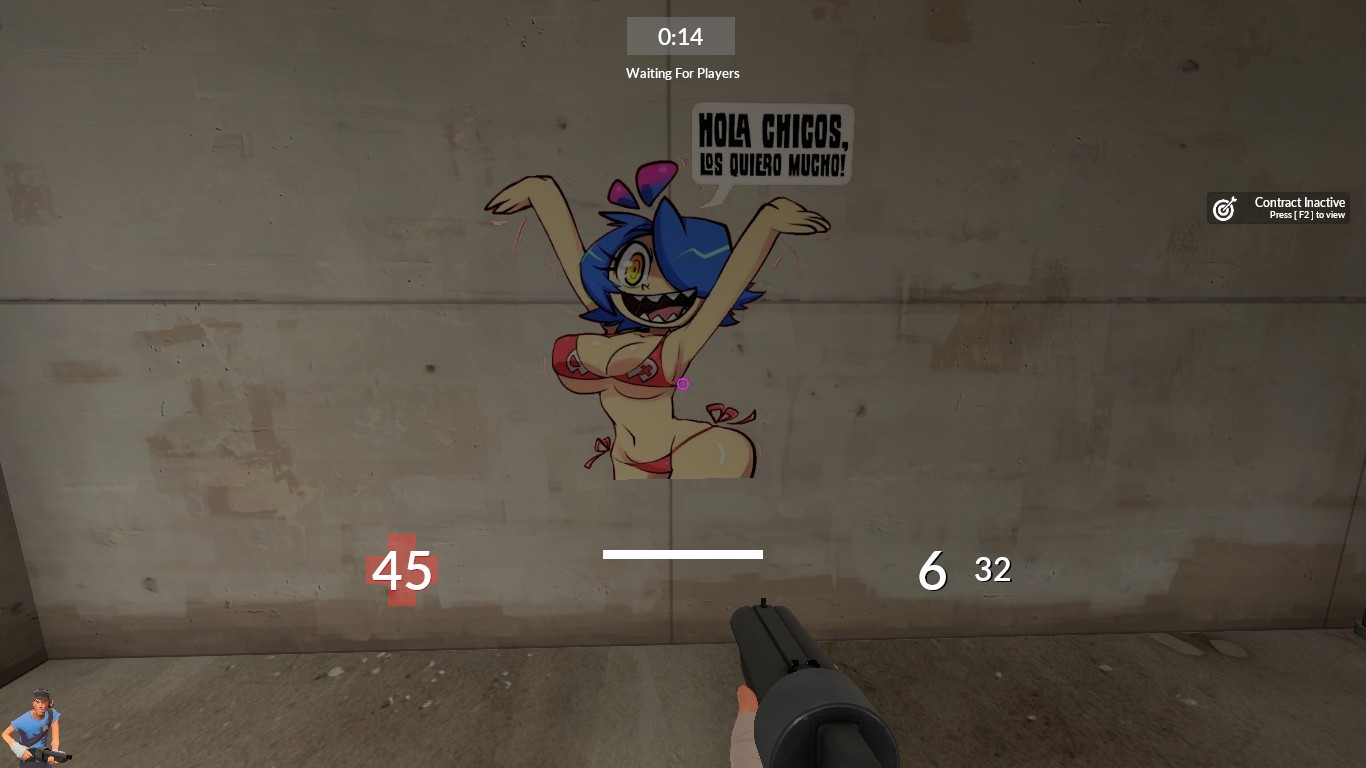
Task: Click the health value 45
Action: (x=401, y=572)
